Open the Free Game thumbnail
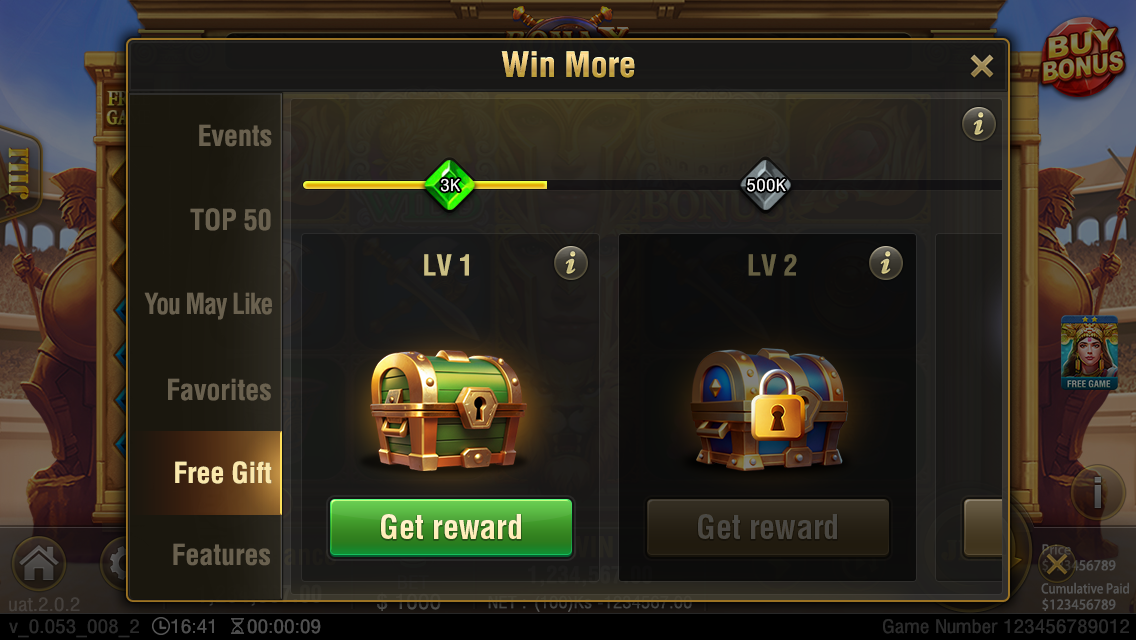This screenshot has height=640, width=1136. point(1089,353)
